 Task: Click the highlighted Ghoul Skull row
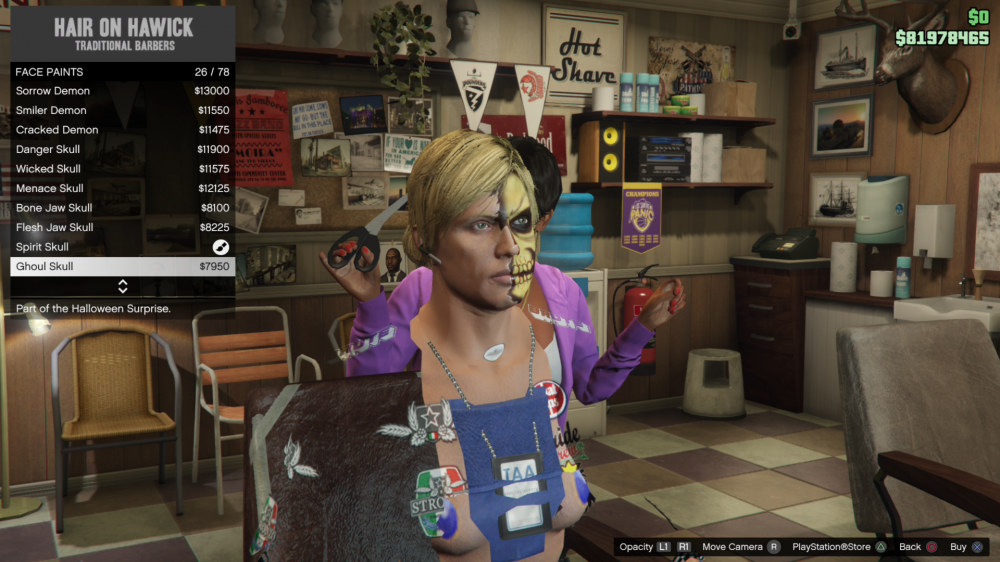[x=122, y=267]
